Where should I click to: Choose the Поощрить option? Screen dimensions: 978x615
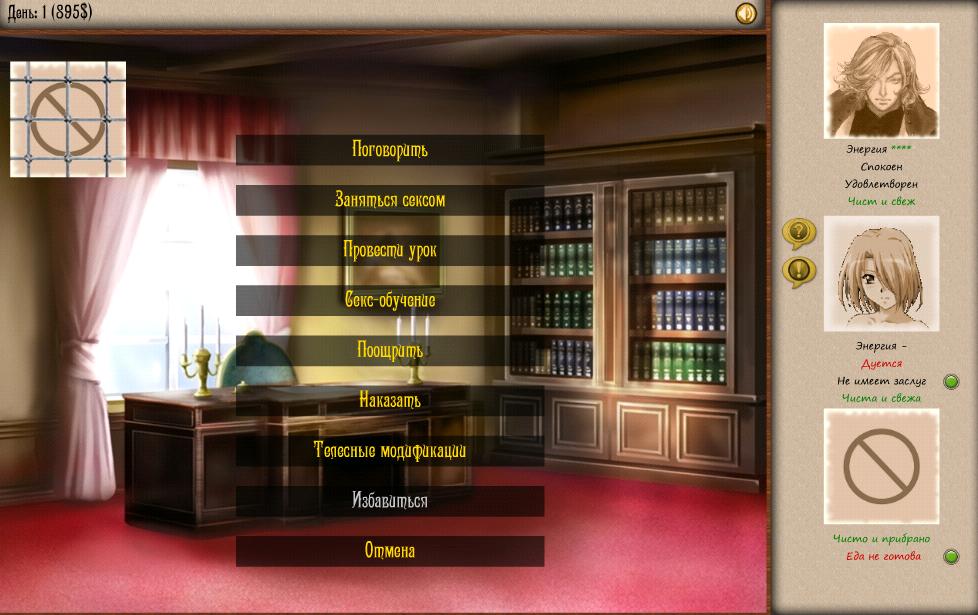point(390,351)
